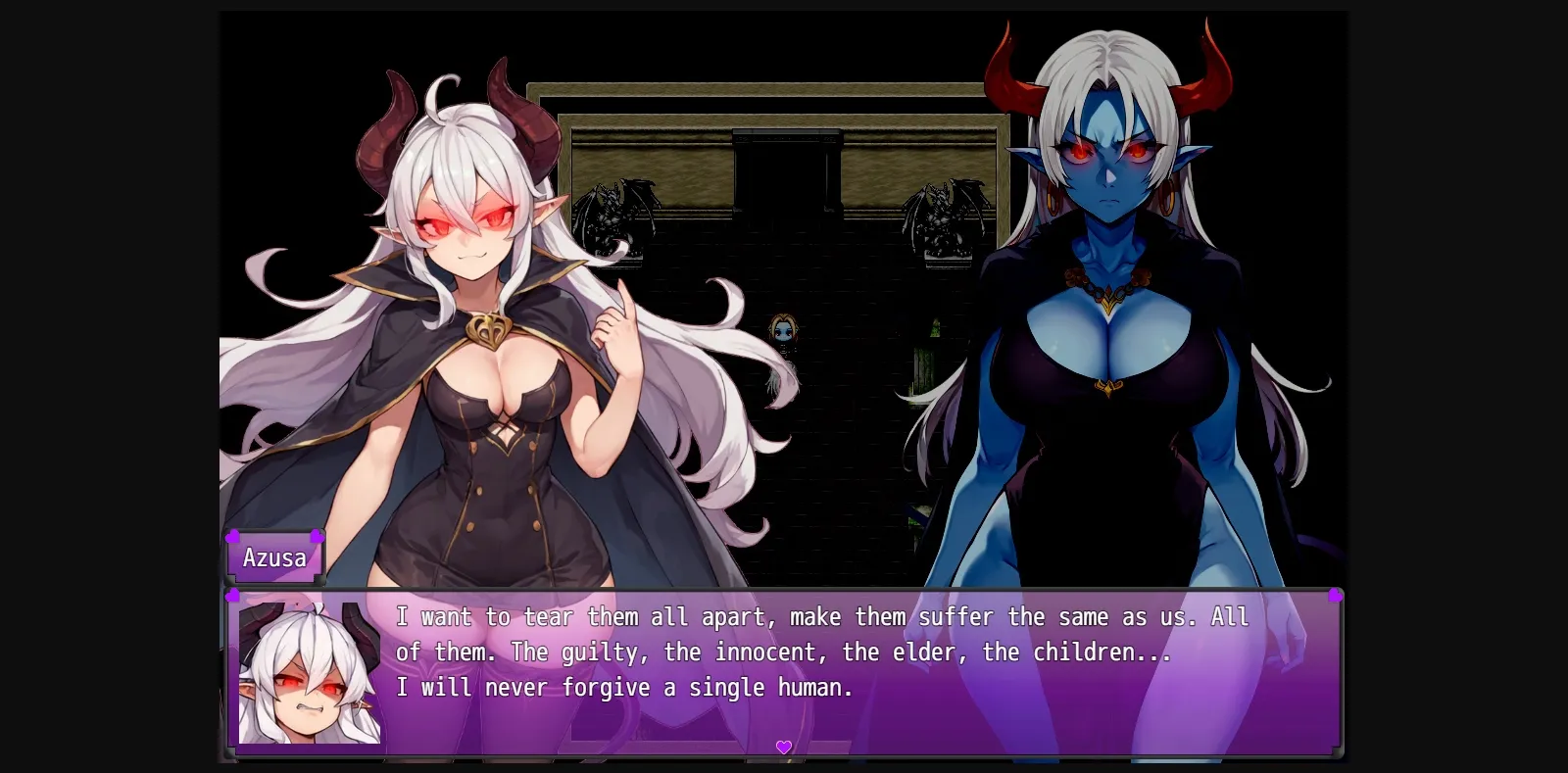Click the raised finger of Azusa's sprite

pyautogui.click(x=621, y=294)
